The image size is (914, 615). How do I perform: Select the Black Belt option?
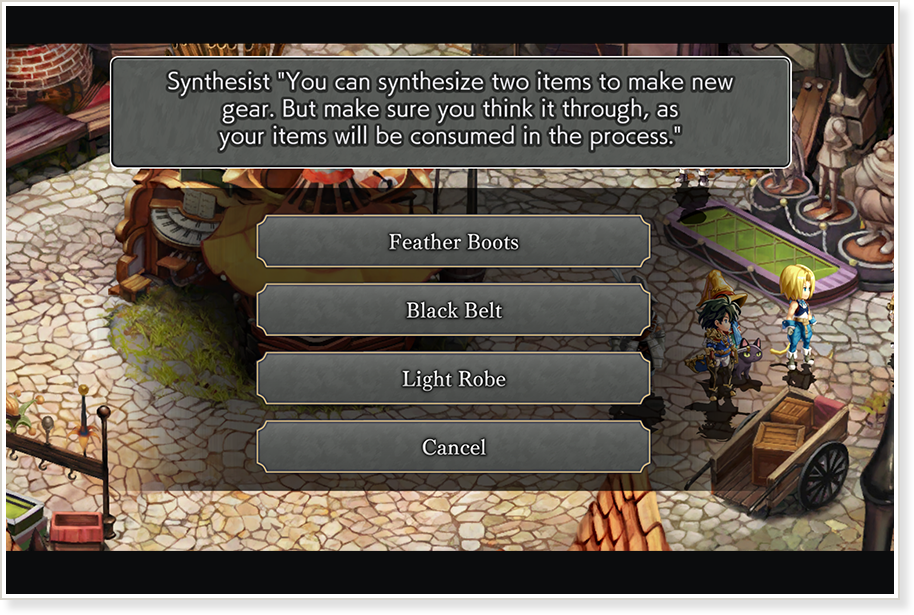(x=453, y=310)
